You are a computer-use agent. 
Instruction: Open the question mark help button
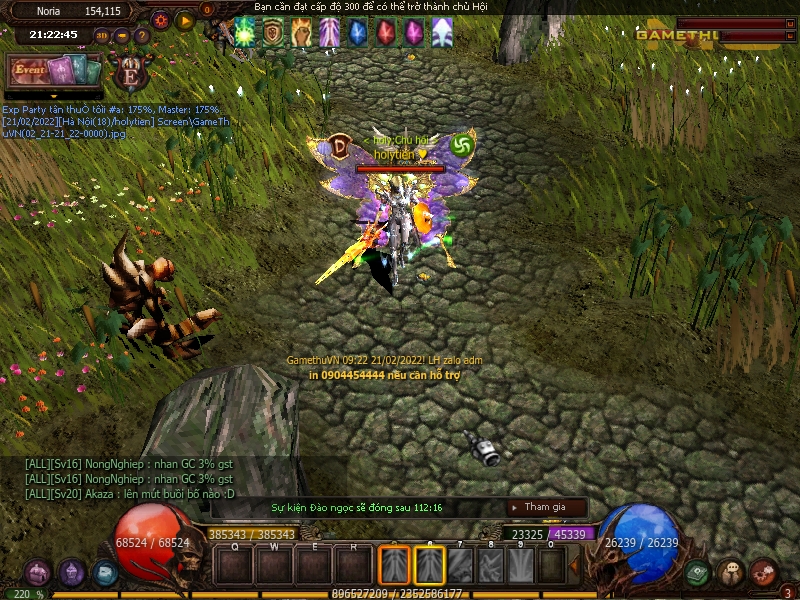(x=142, y=35)
